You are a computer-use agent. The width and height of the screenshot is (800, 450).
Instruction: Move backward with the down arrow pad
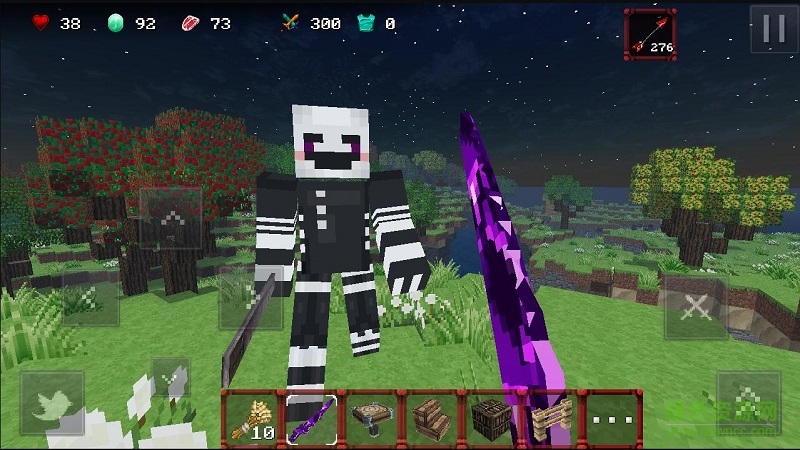171,379
